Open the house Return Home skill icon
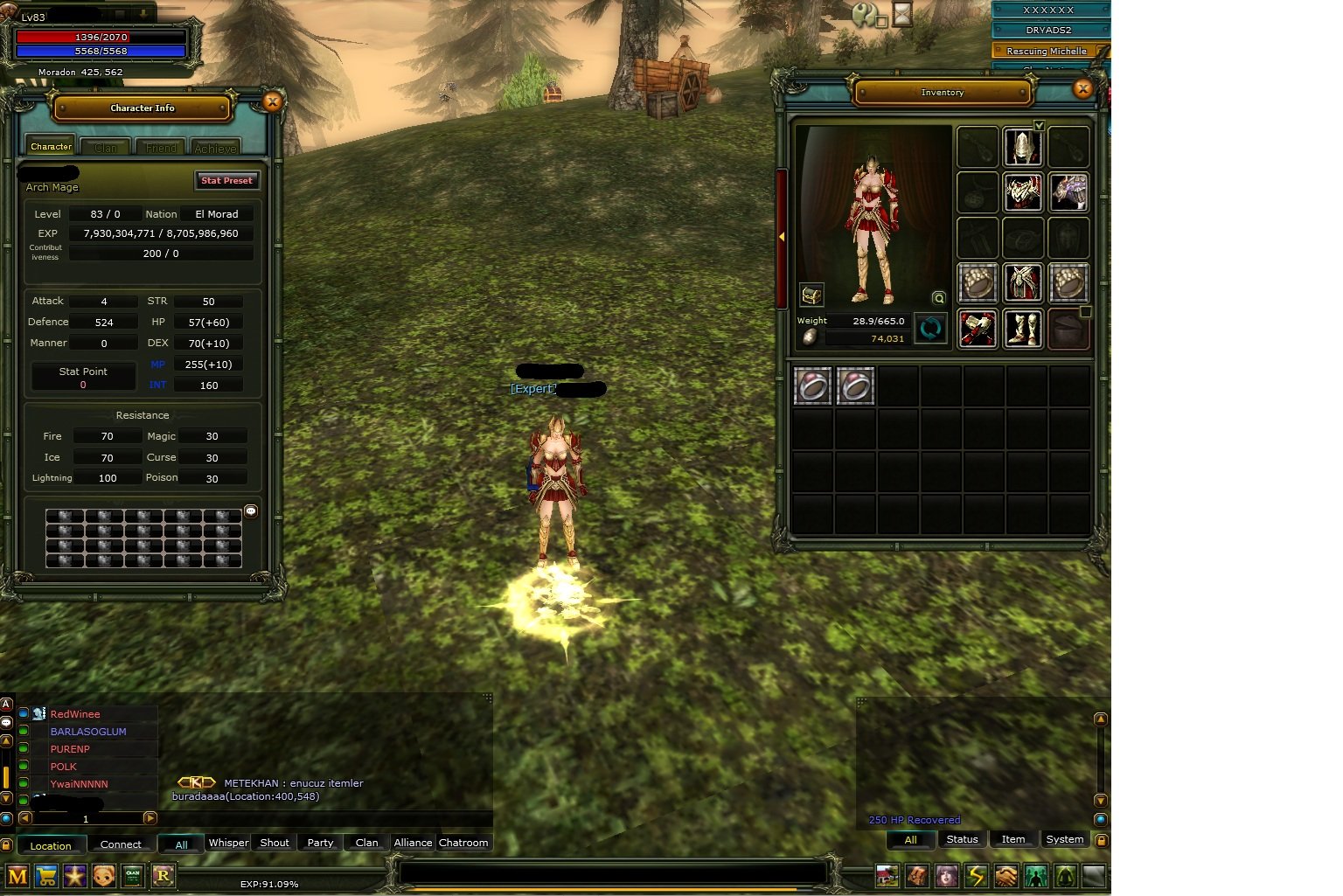1343x896 pixels. click(x=887, y=876)
